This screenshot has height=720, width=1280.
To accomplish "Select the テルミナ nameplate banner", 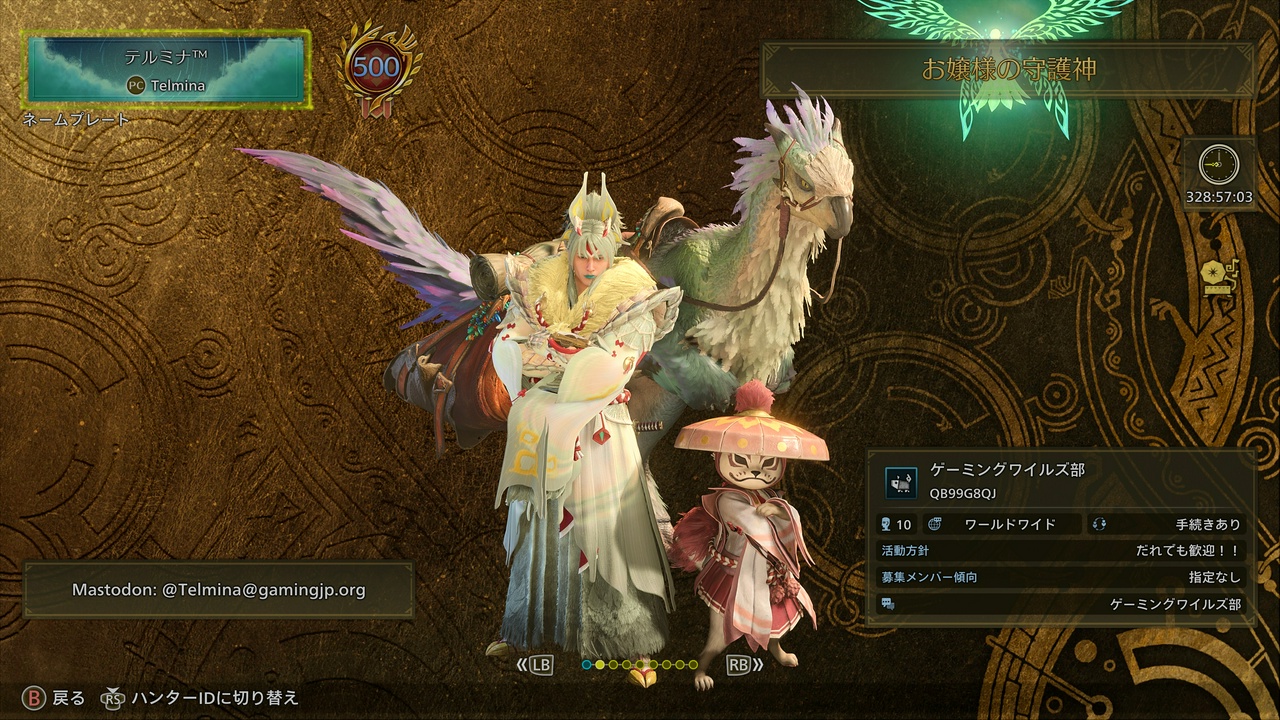I will click(x=167, y=67).
